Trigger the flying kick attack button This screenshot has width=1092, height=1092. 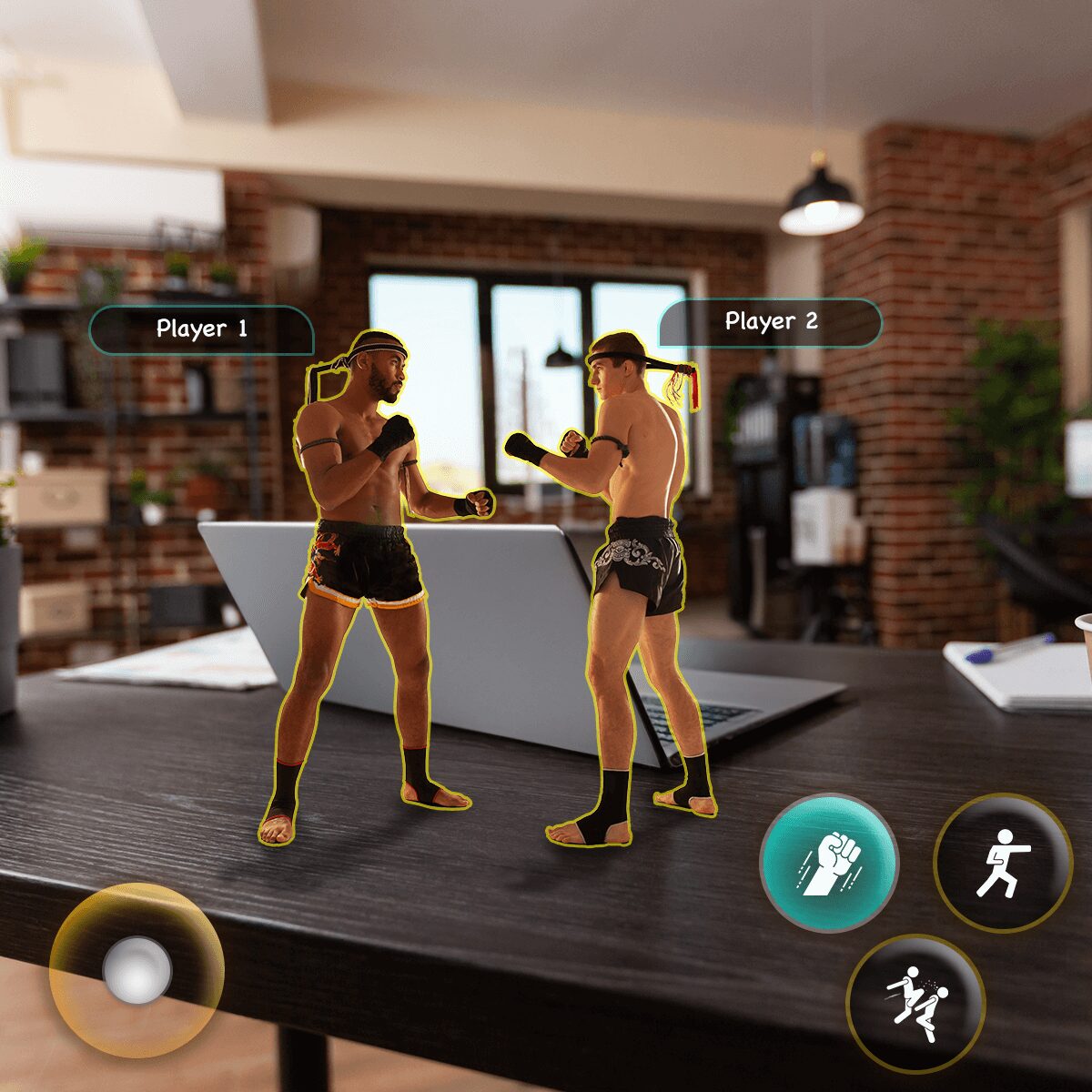[x=915, y=1003]
